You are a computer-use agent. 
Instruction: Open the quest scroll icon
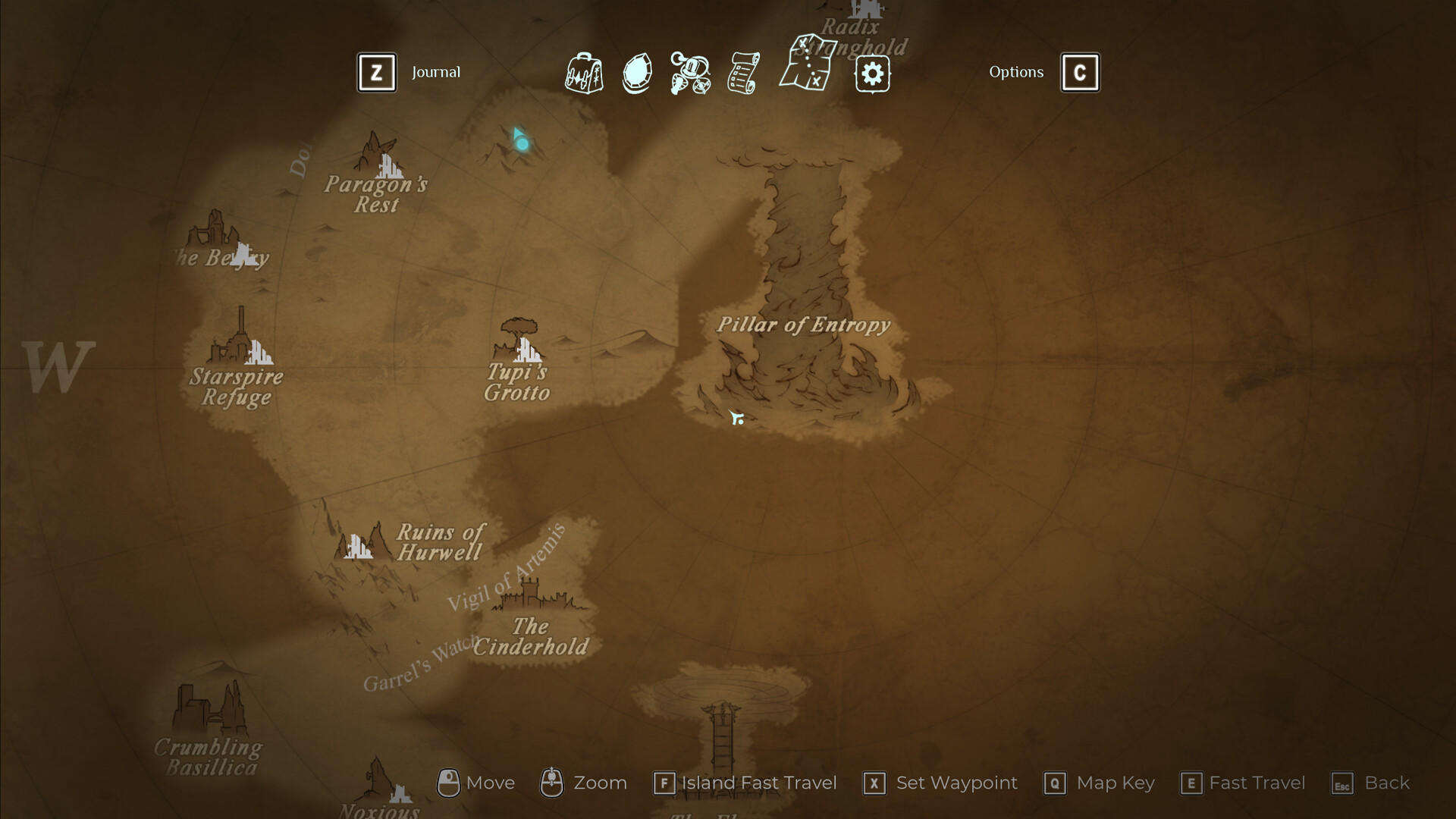pyautogui.click(x=742, y=73)
